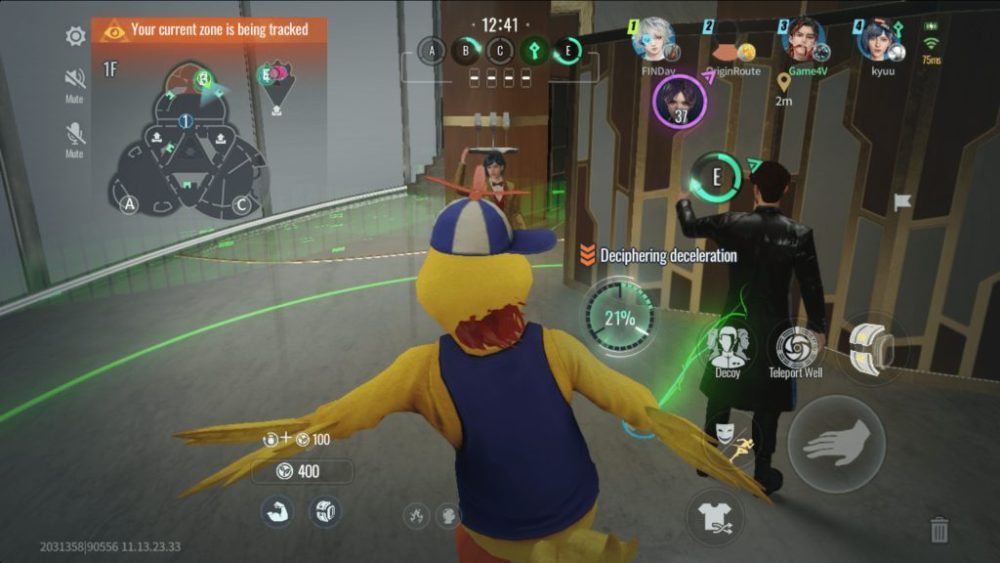
Task: Toggle the speaker mute button
Action: pyautogui.click(x=75, y=79)
